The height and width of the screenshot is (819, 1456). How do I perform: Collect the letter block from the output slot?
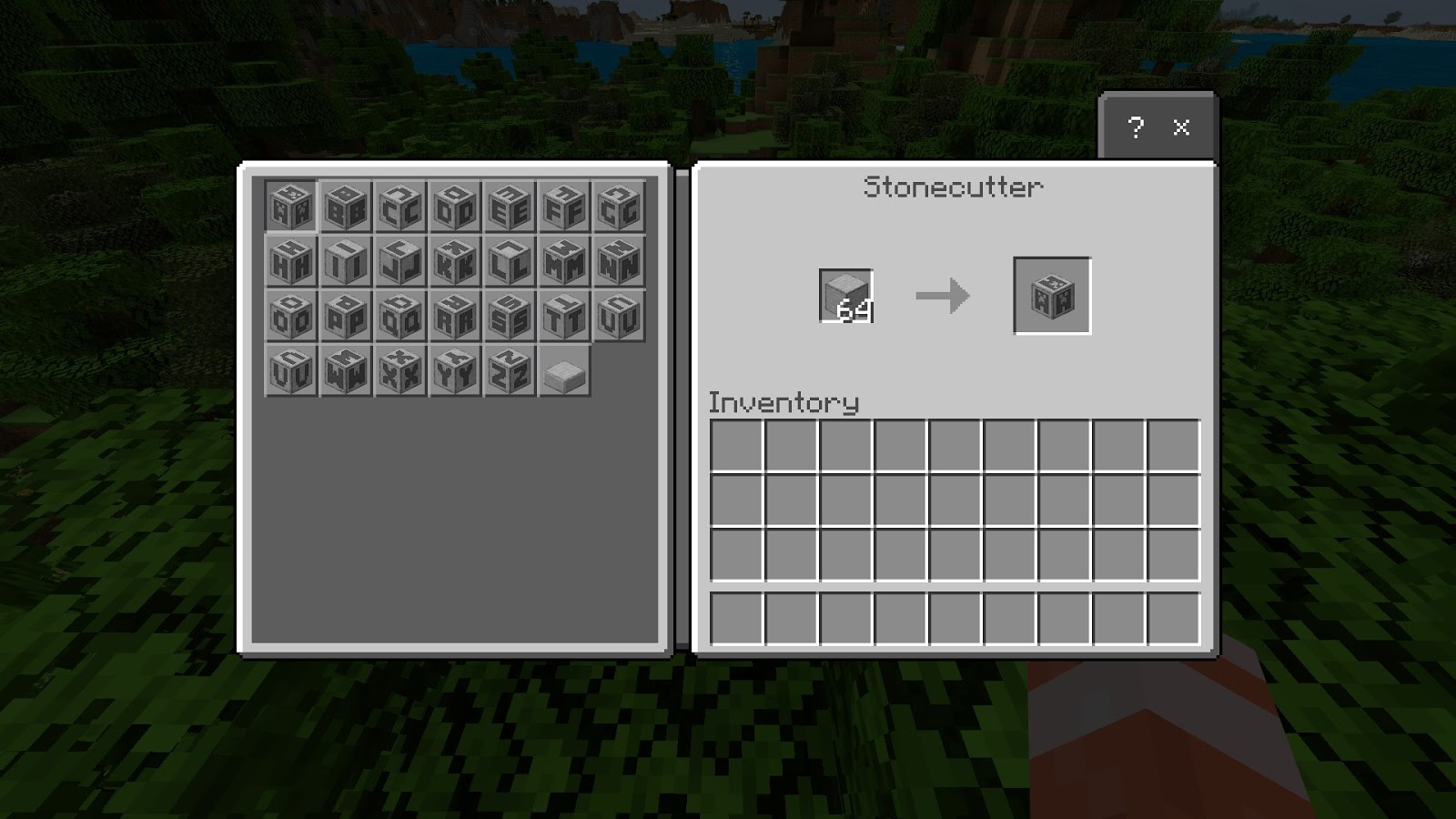pos(1051,296)
